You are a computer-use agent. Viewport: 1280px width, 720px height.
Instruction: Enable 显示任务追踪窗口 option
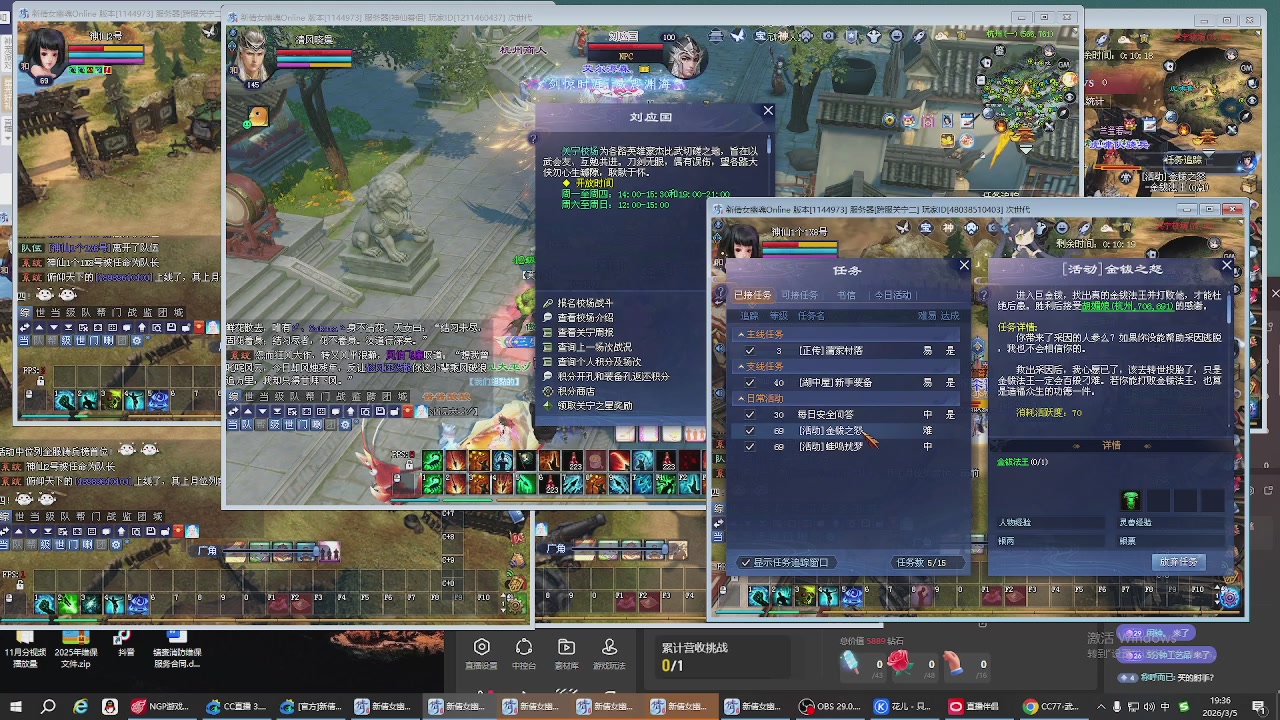(x=746, y=562)
